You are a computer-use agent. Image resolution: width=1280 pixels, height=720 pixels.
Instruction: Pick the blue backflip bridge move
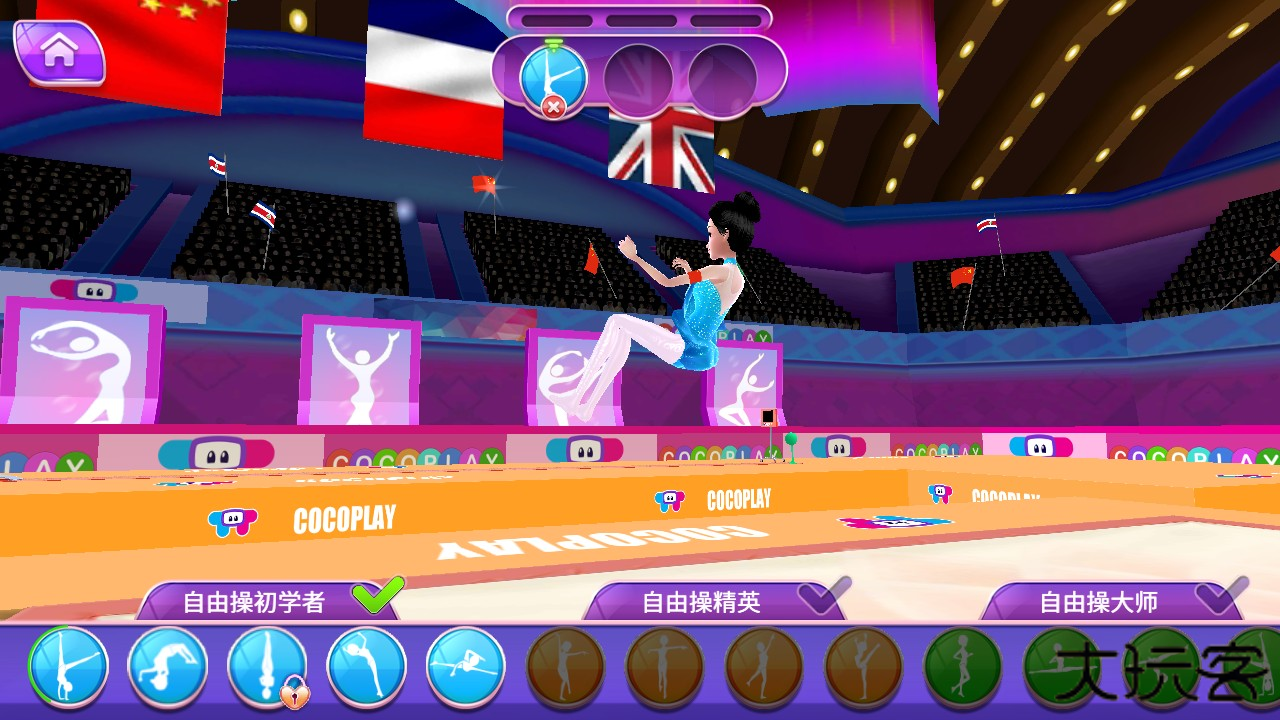click(x=168, y=666)
